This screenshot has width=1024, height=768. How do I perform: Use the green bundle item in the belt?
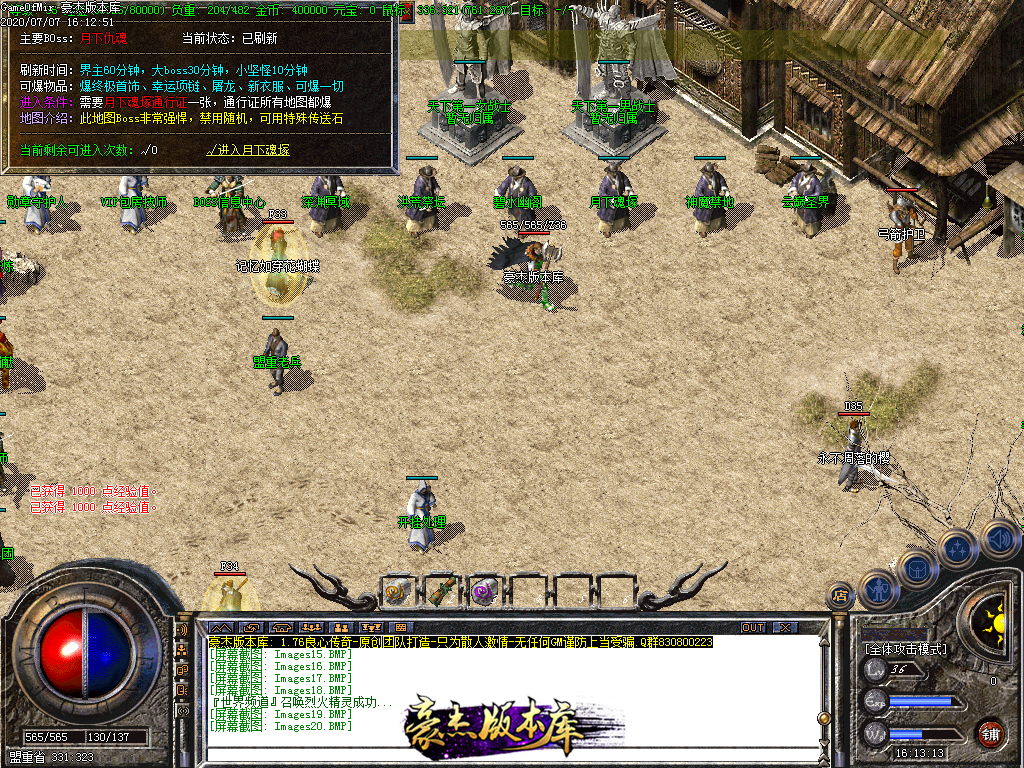(x=440, y=592)
